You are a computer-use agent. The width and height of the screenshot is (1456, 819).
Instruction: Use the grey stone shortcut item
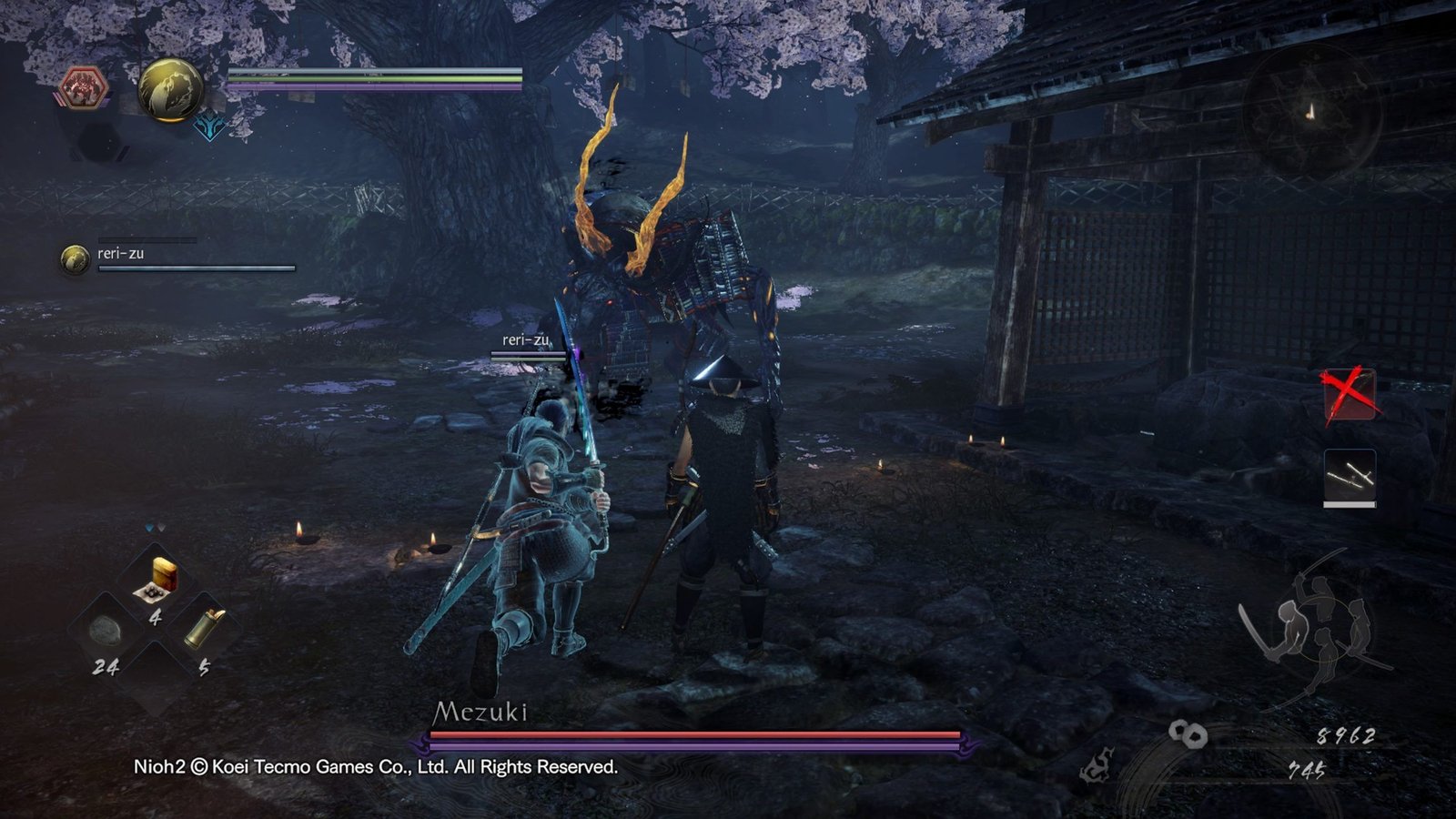click(x=106, y=630)
